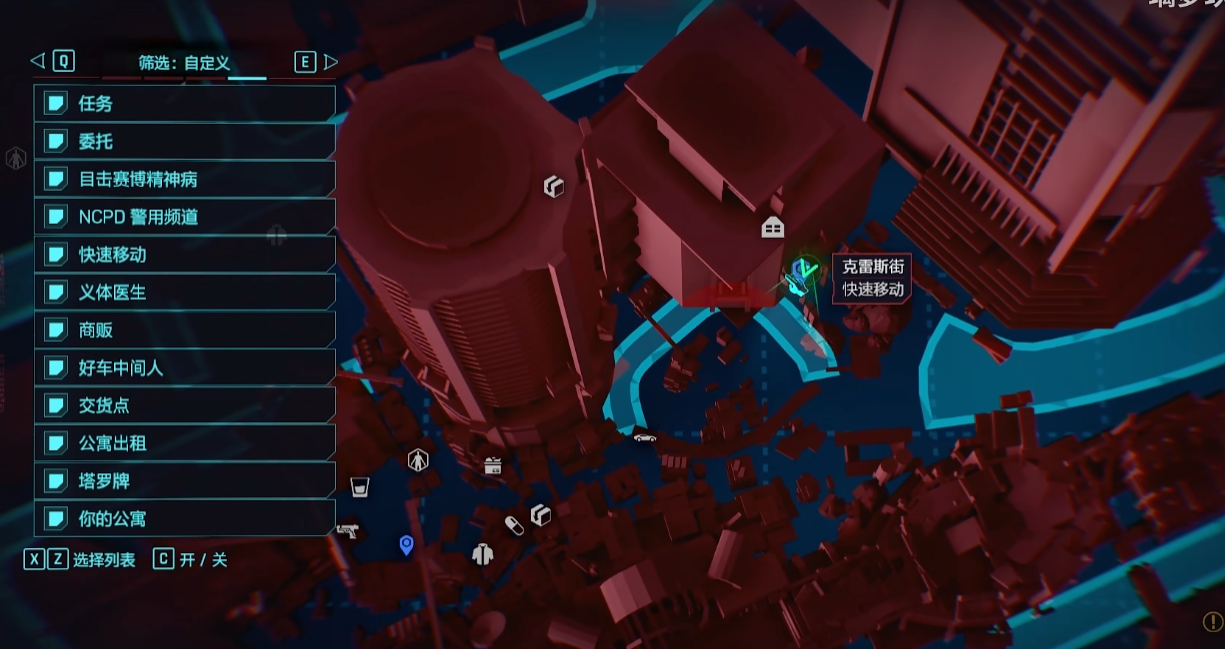This screenshot has height=649, width=1225.
Task: Select the clothing jacket shop marker
Action: 483,553
